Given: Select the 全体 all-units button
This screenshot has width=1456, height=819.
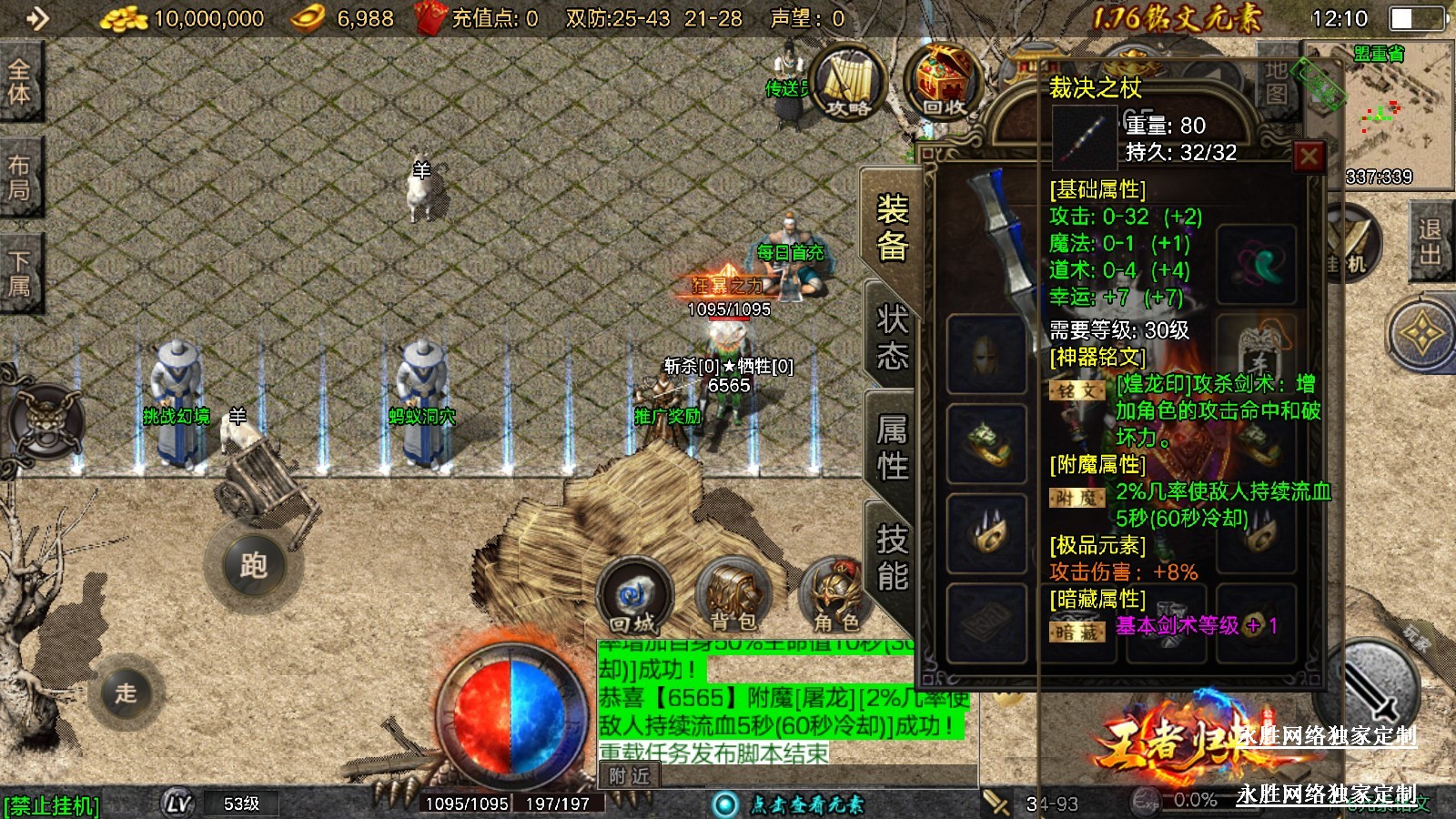Looking at the screenshot, I should coord(19,82).
